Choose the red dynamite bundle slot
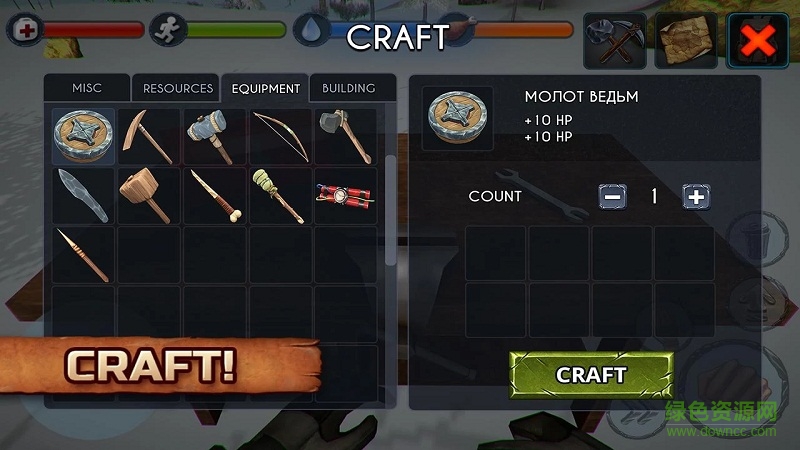 pyautogui.click(x=345, y=195)
